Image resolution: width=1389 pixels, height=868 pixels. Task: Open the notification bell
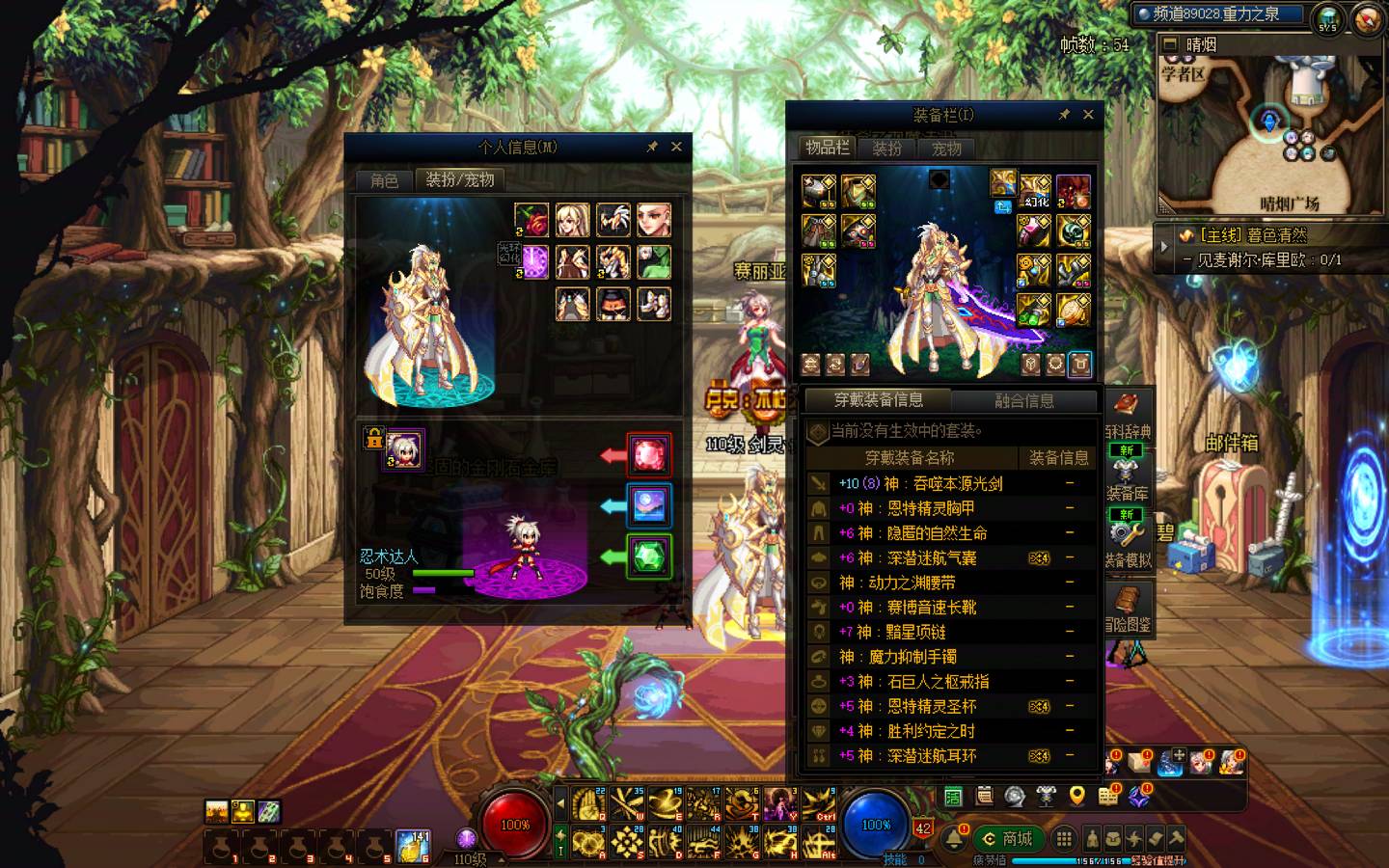(x=955, y=837)
